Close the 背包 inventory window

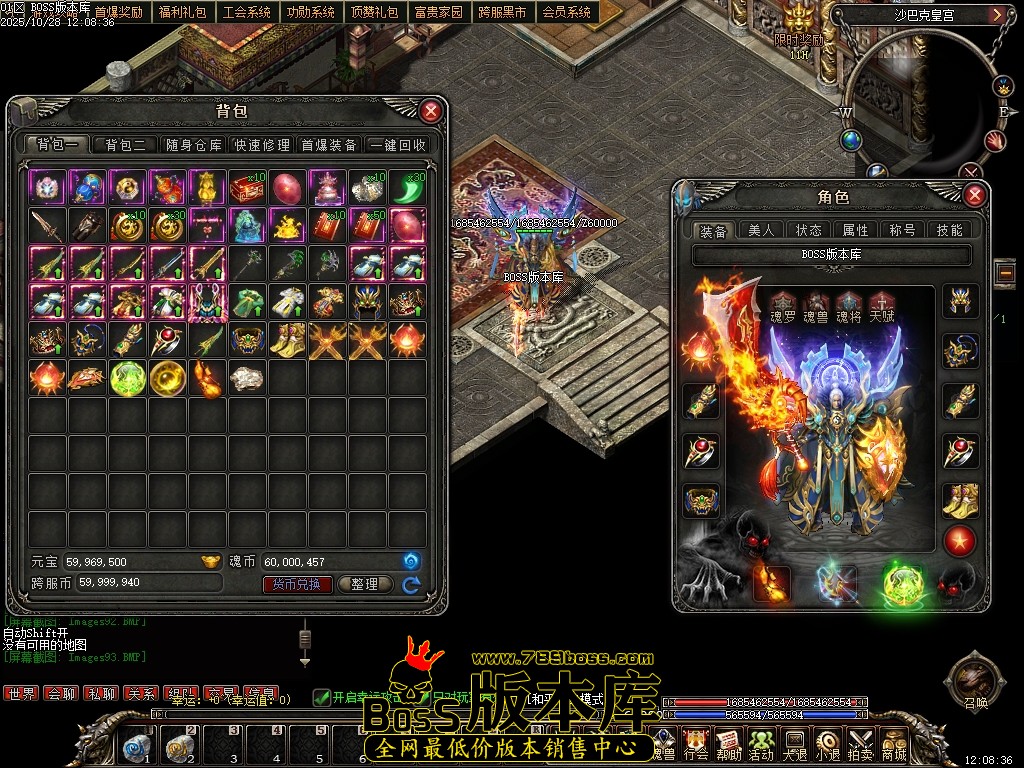tap(430, 111)
